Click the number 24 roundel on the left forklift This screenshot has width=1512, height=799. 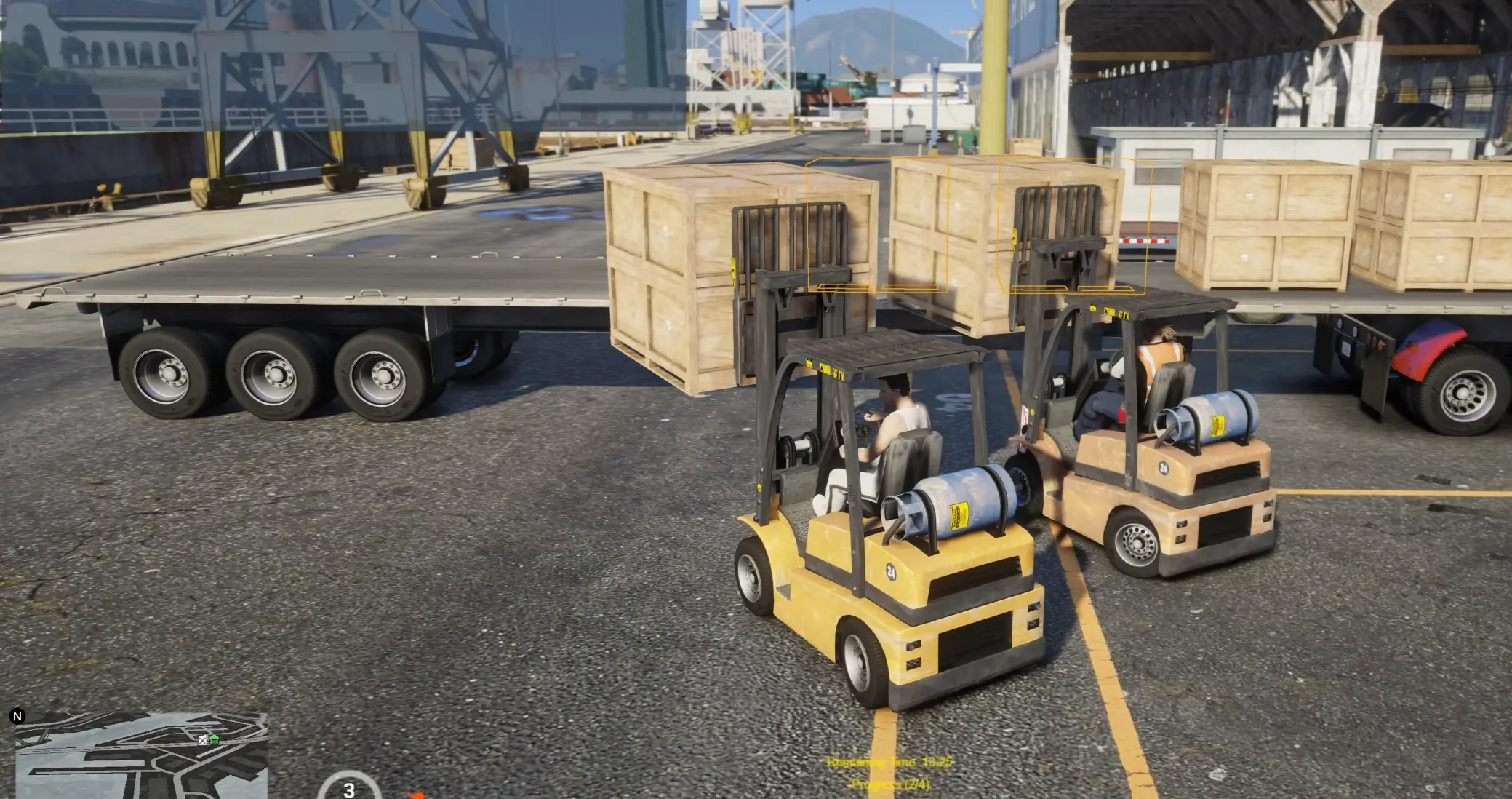tap(891, 571)
